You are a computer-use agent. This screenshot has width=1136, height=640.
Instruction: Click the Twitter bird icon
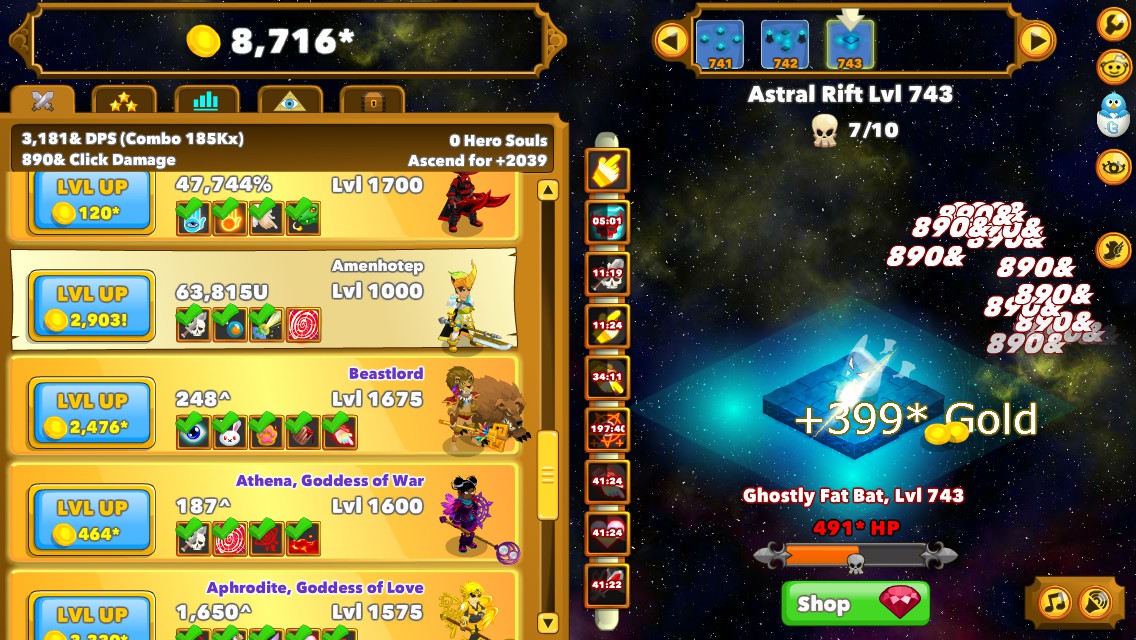tap(1113, 113)
